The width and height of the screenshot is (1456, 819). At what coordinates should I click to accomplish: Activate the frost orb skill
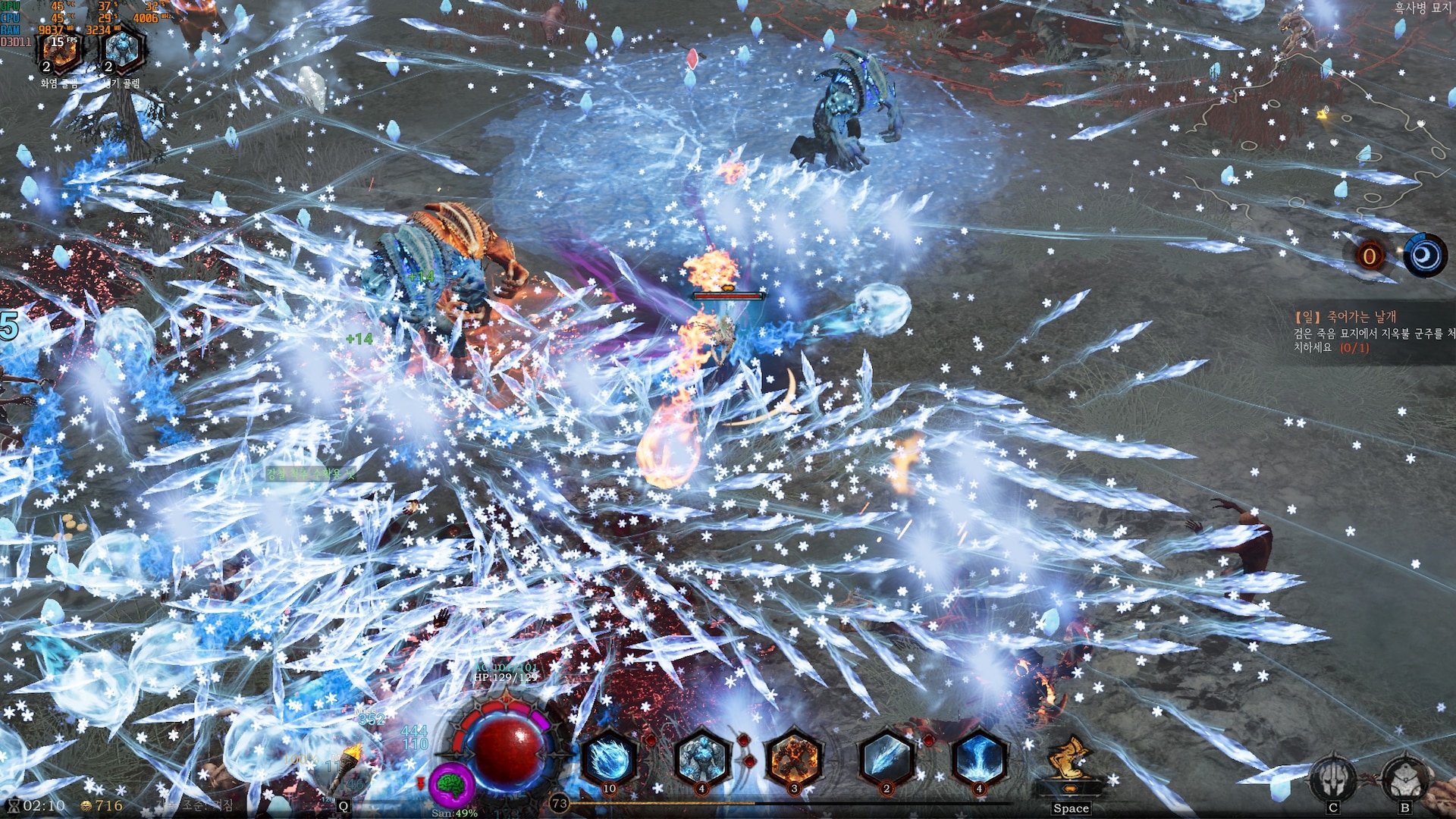tap(609, 759)
